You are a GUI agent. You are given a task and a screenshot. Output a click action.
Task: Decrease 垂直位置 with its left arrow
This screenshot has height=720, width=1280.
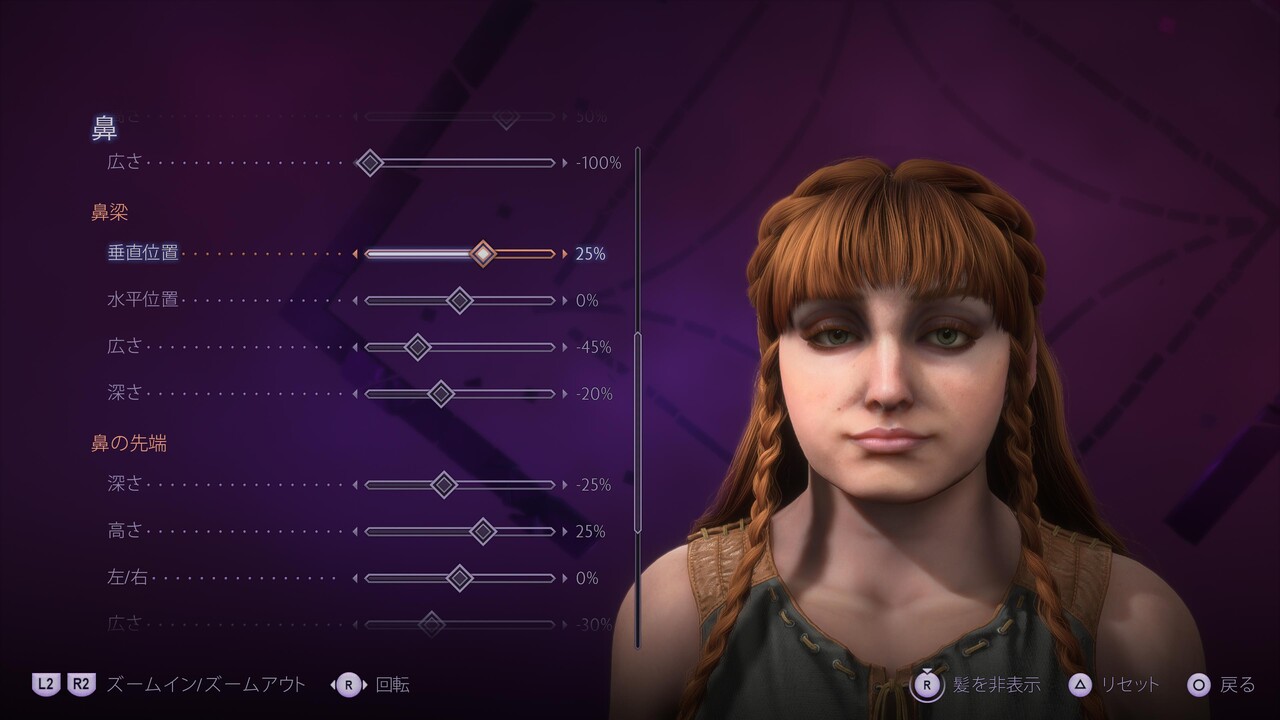tap(354, 254)
